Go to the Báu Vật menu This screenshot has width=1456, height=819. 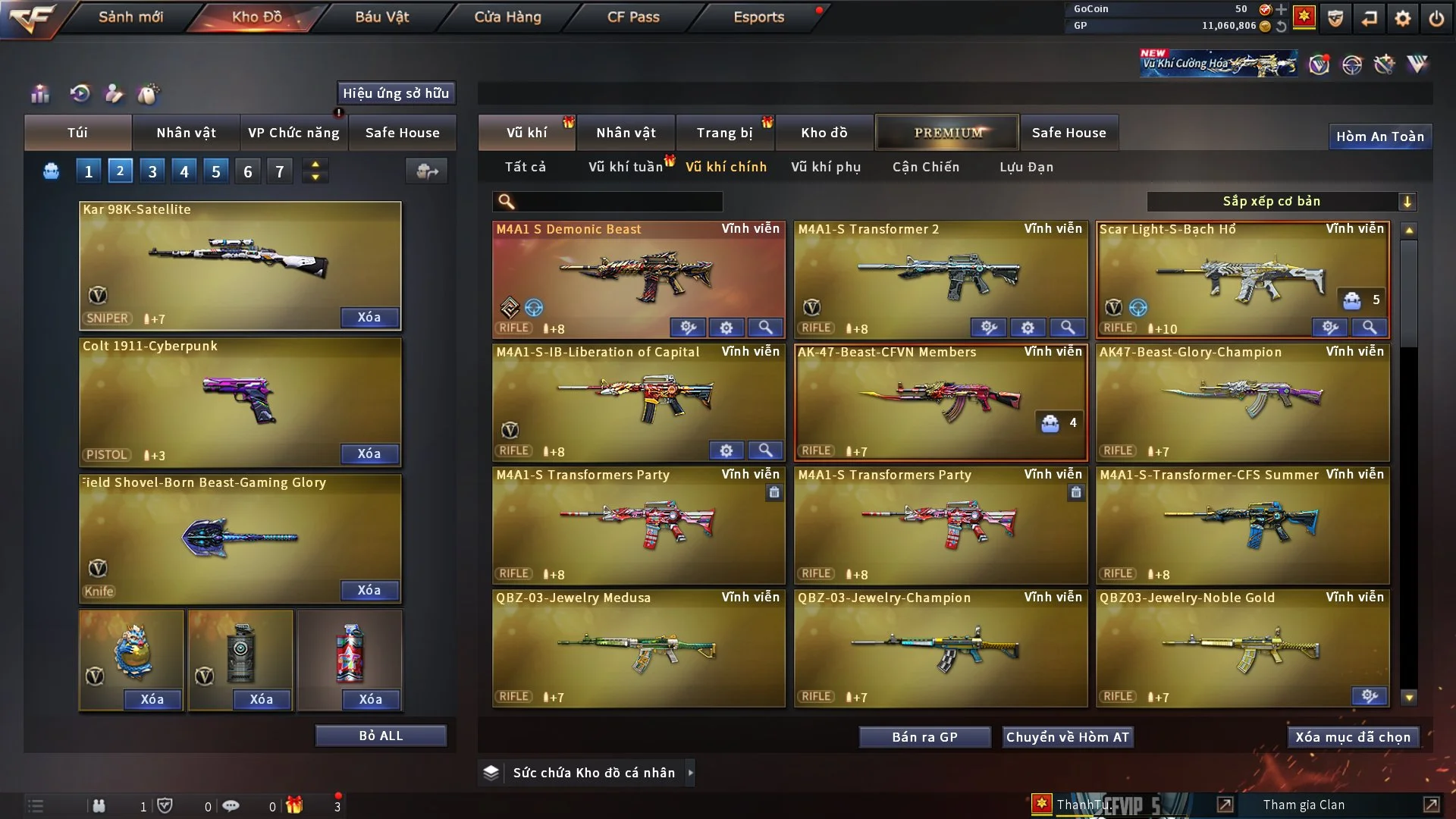pyautogui.click(x=381, y=17)
